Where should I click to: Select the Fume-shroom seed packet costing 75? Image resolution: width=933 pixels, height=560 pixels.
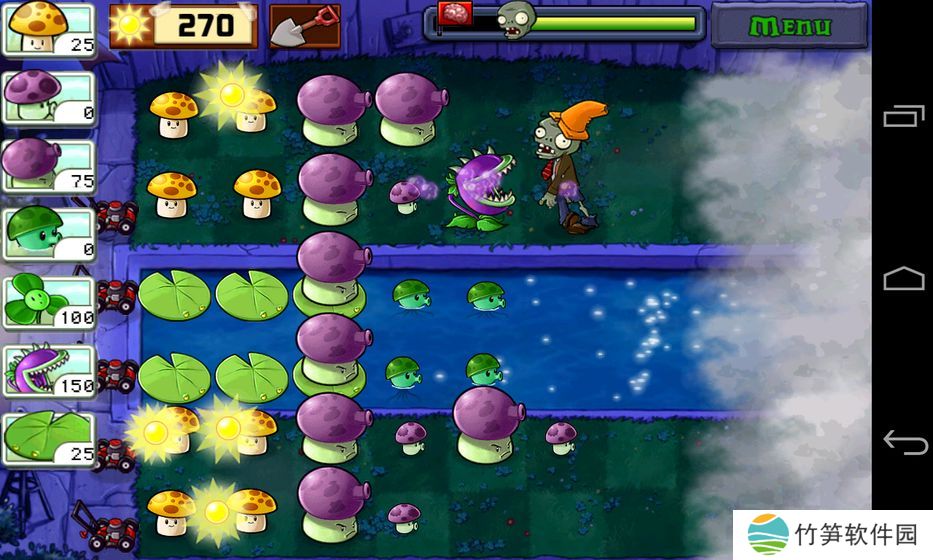[49, 165]
